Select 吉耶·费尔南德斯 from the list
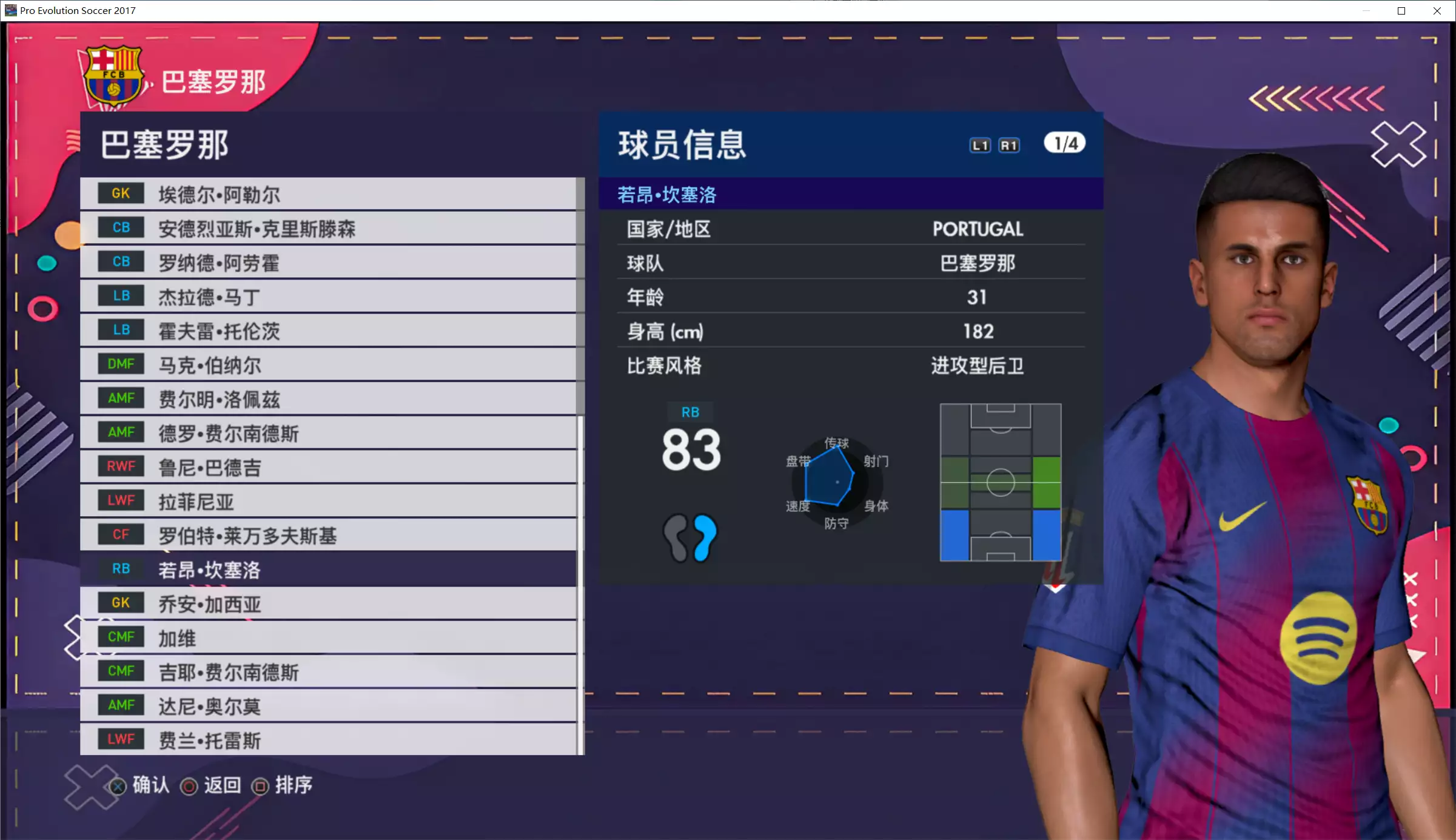 tap(327, 671)
